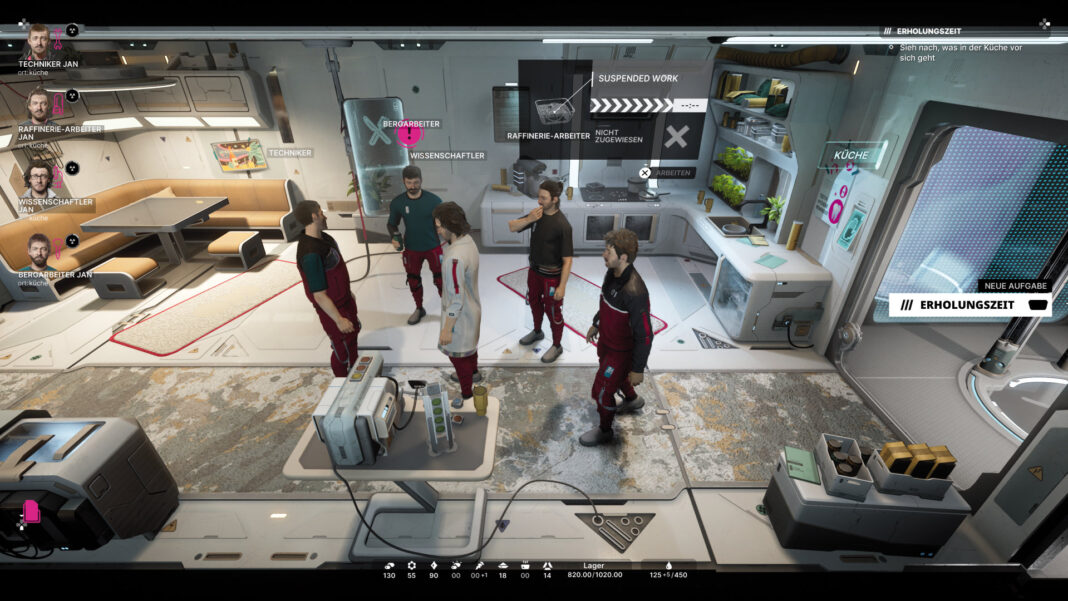Click the unassigned worker X slot
Image resolution: width=1068 pixels, height=601 pixels.
[x=677, y=137]
